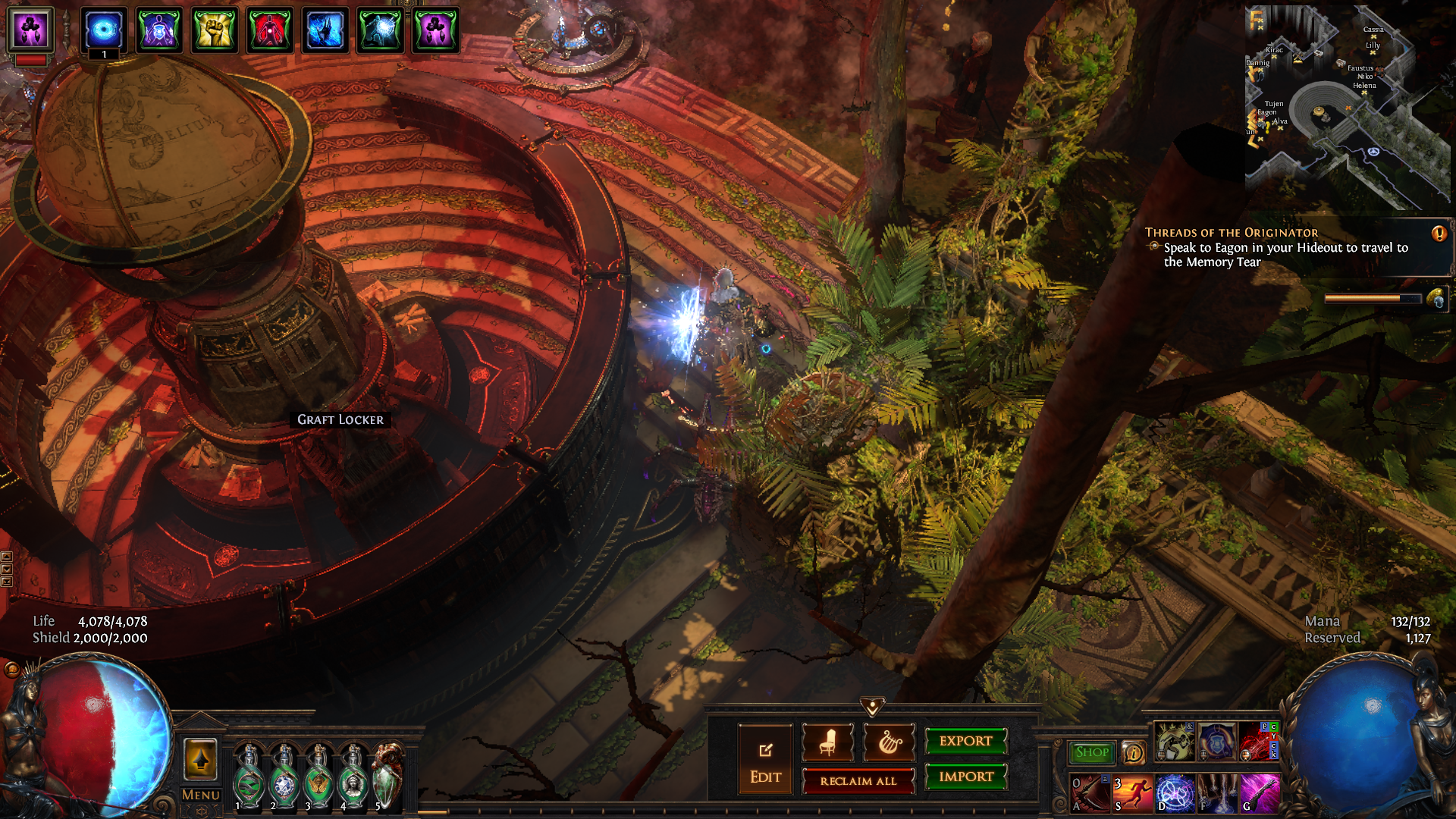Open the Menu button
The width and height of the screenshot is (1456, 819).
[201, 795]
